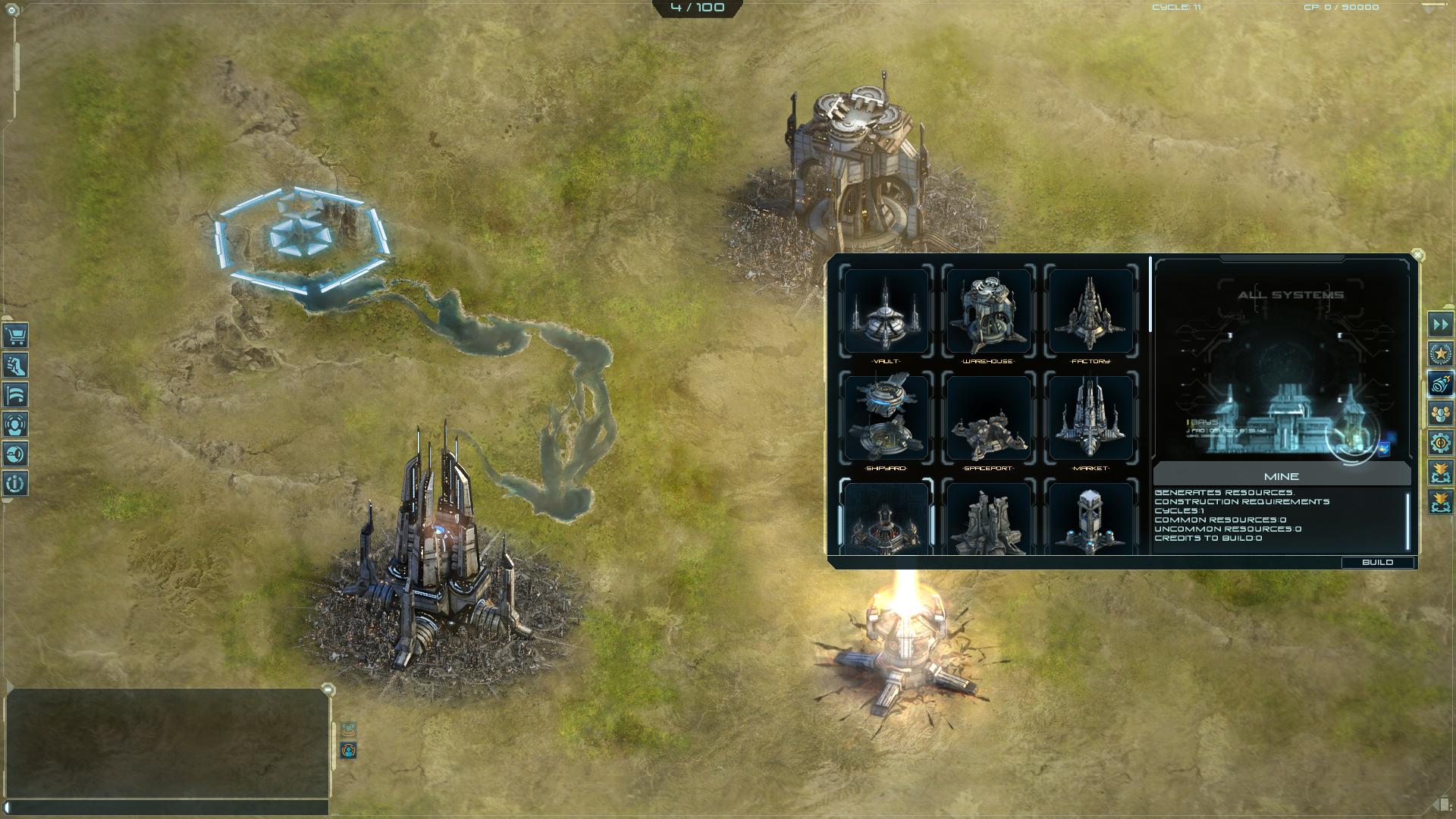This screenshot has width=1456, height=819.
Task: Close the build panel via corner knob
Action: click(x=1417, y=256)
